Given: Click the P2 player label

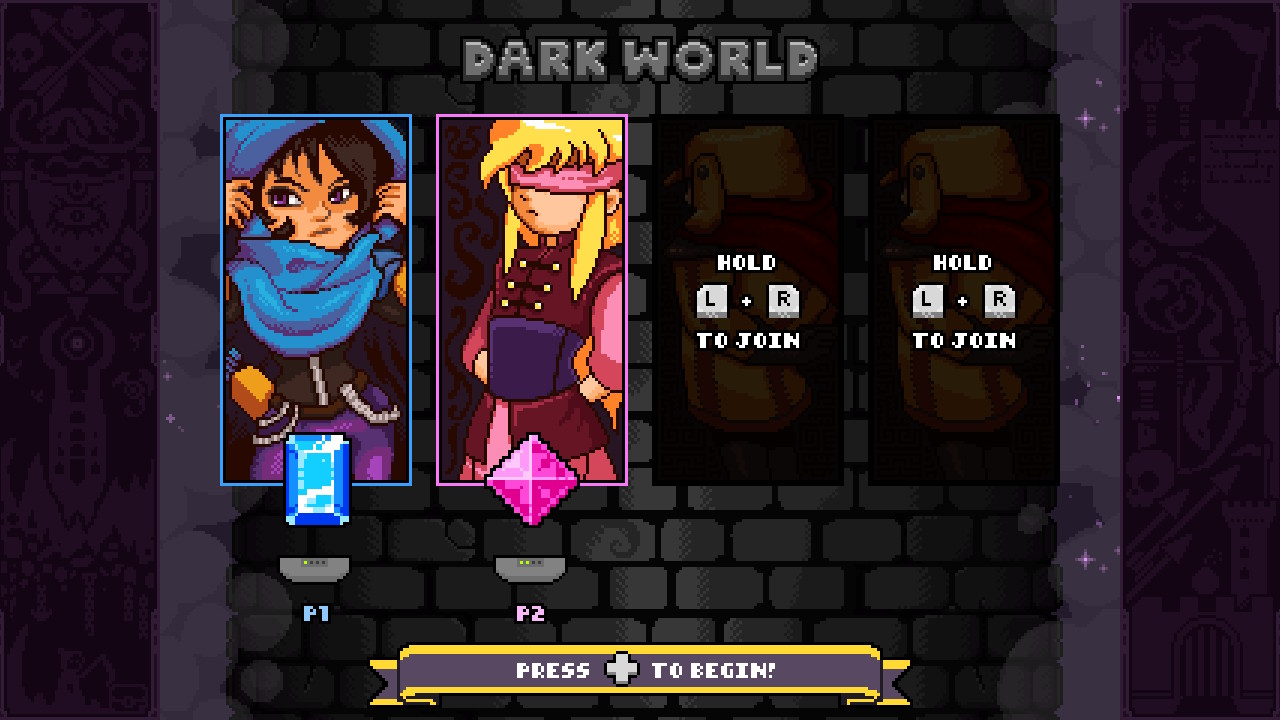Looking at the screenshot, I should point(532,614).
